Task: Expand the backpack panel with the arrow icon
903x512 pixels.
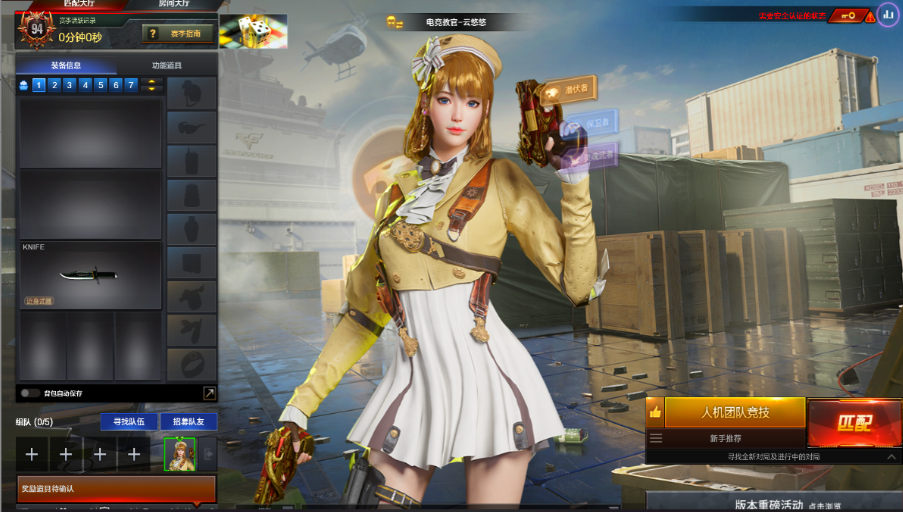Action: [209, 393]
